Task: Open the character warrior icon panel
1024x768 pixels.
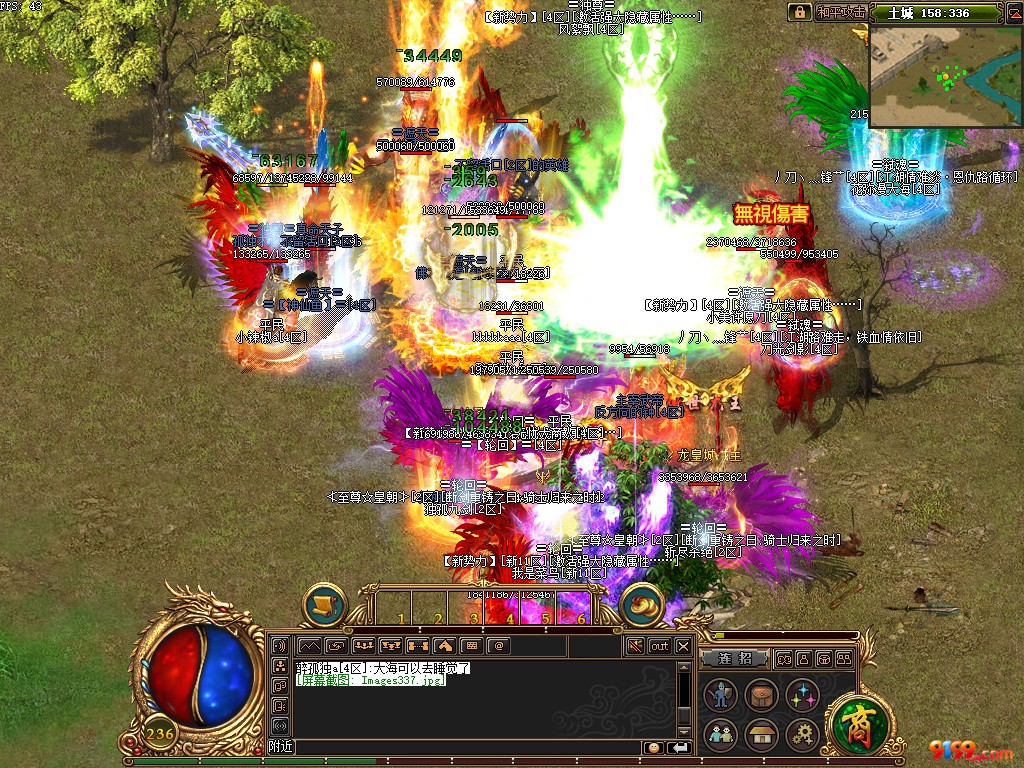Action: pos(721,696)
